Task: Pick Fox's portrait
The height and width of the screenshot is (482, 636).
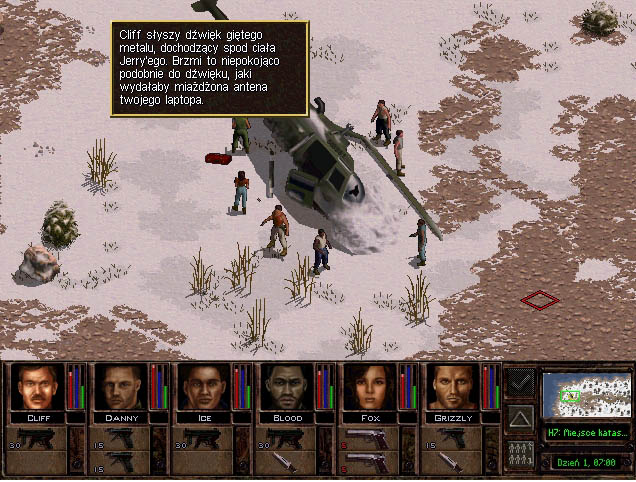Action: click(371, 387)
